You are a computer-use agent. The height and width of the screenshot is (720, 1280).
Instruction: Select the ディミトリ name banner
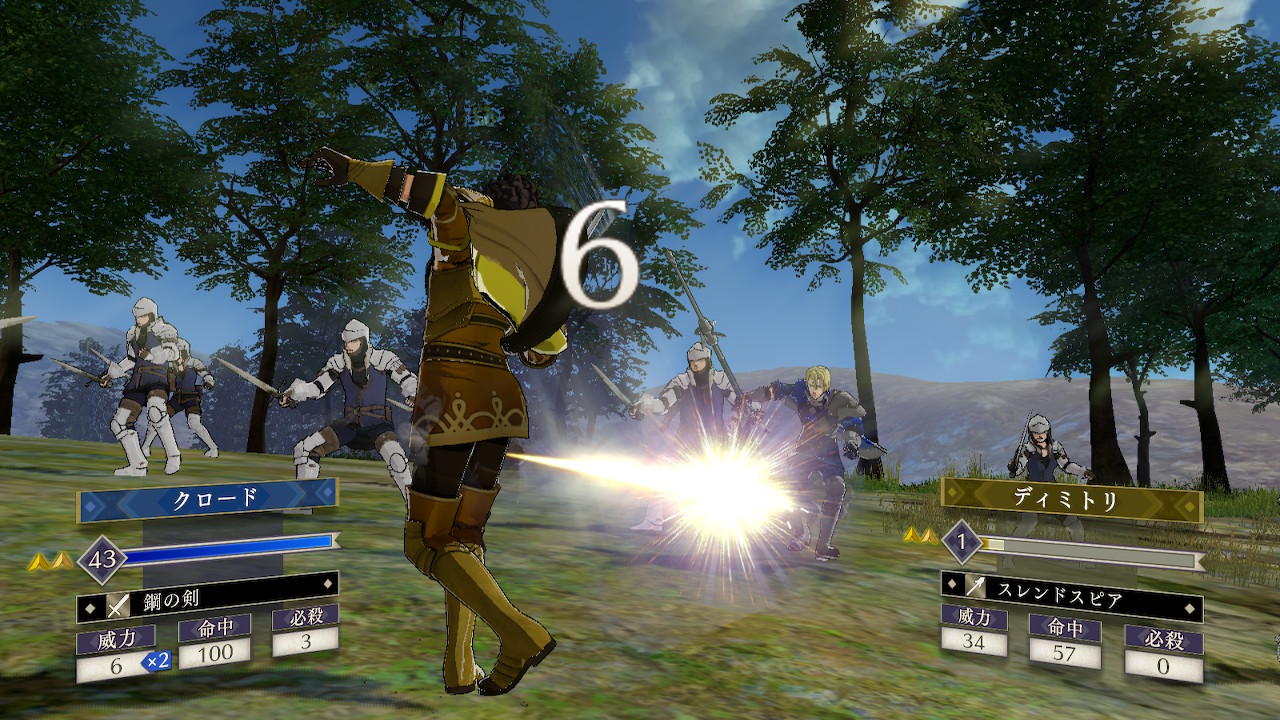tap(1071, 499)
